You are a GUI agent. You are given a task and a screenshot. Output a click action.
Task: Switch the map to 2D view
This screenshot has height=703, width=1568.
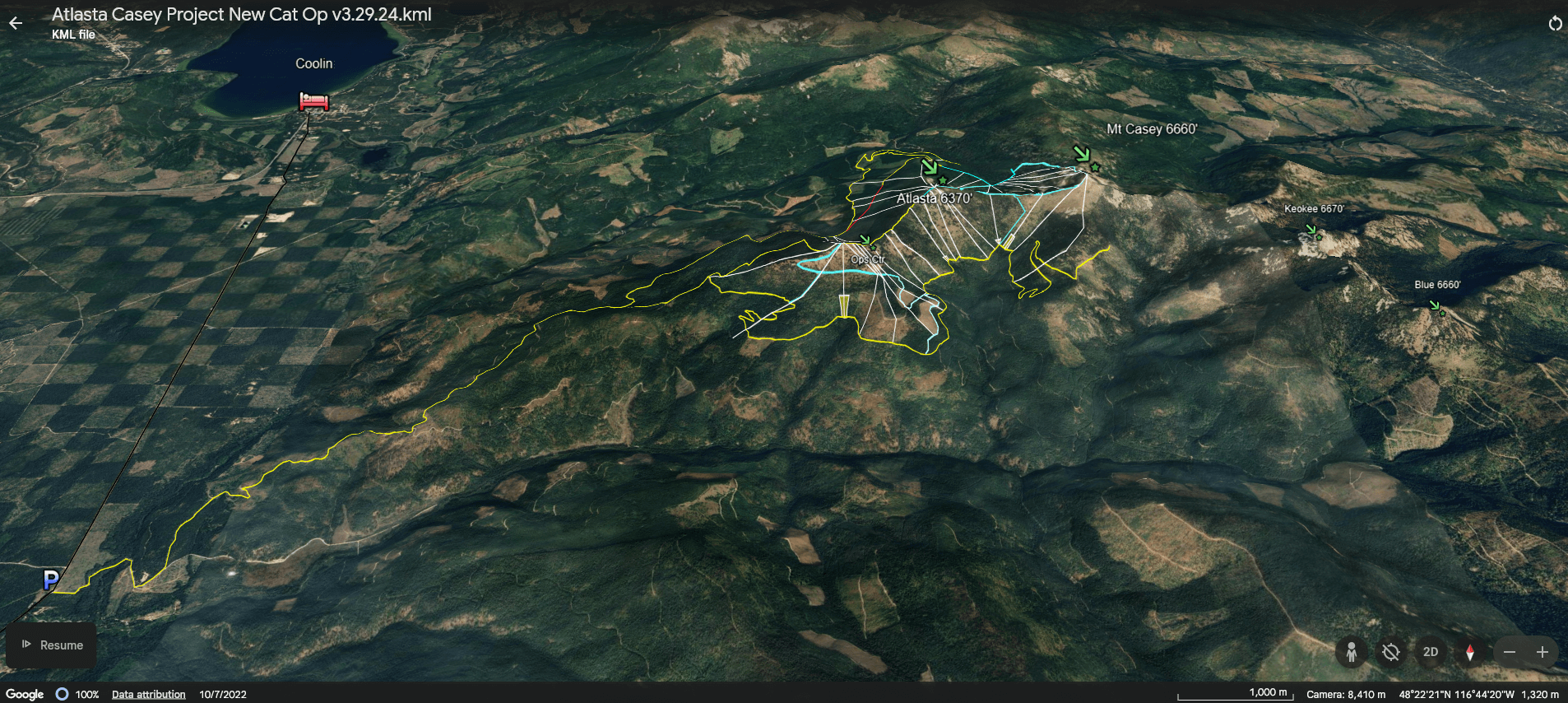(x=1431, y=652)
